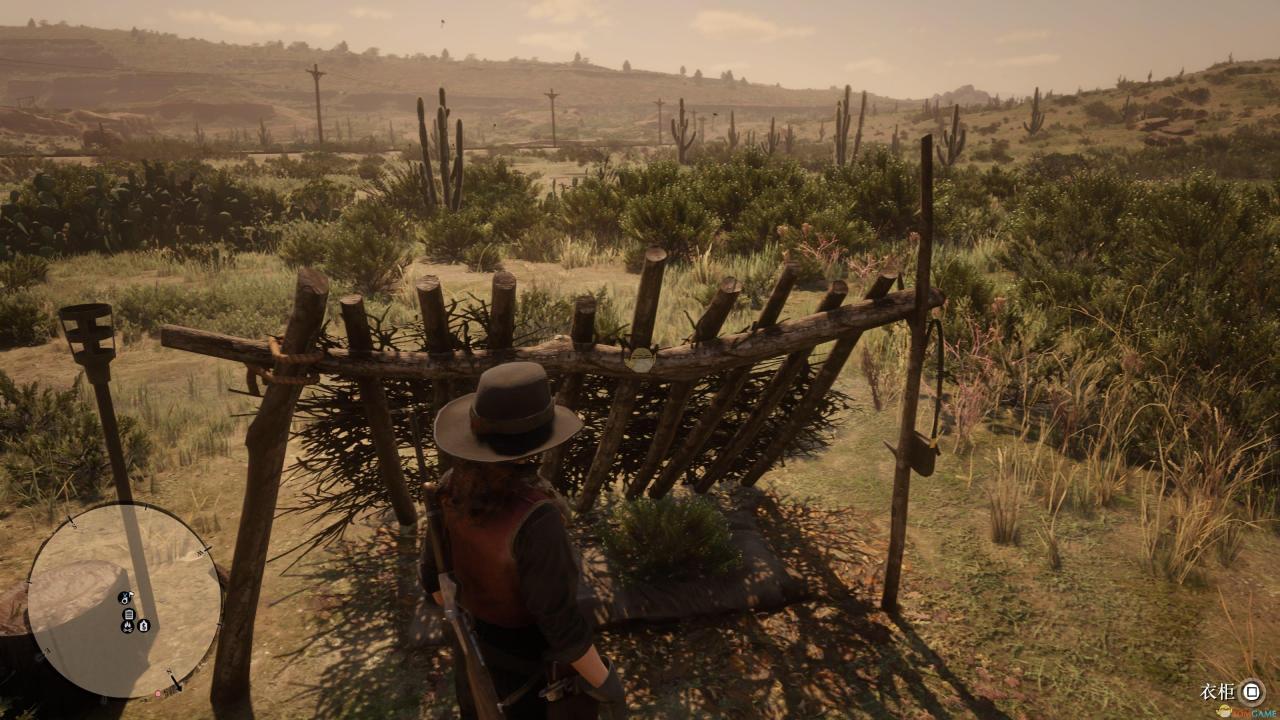Select the campfire marker on the minimap
Image resolution: width=1280 pixels, height=720 pixels.
(129, 626)
